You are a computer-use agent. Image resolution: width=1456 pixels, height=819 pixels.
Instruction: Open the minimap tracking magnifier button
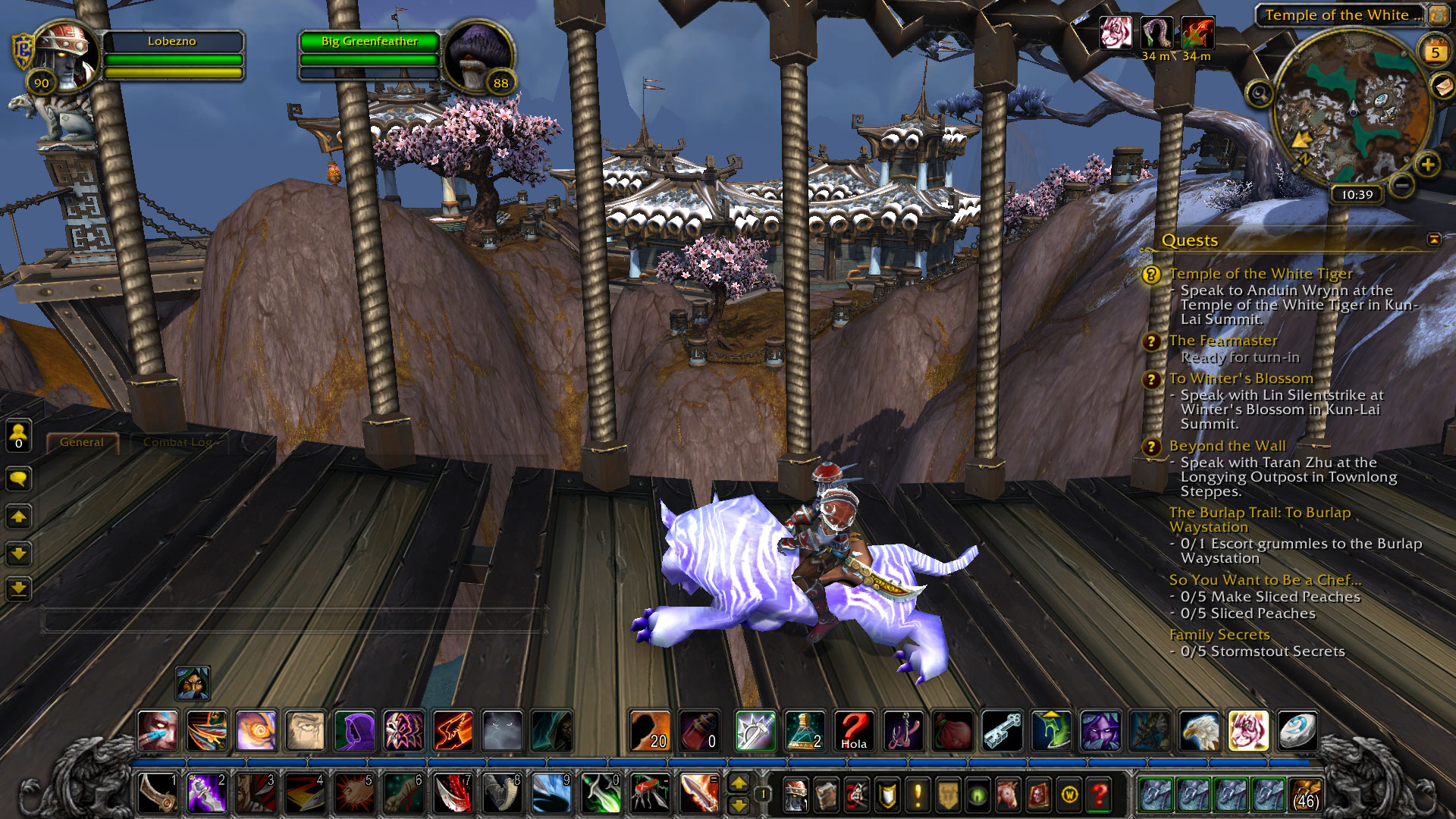[x=1259, y=94]
